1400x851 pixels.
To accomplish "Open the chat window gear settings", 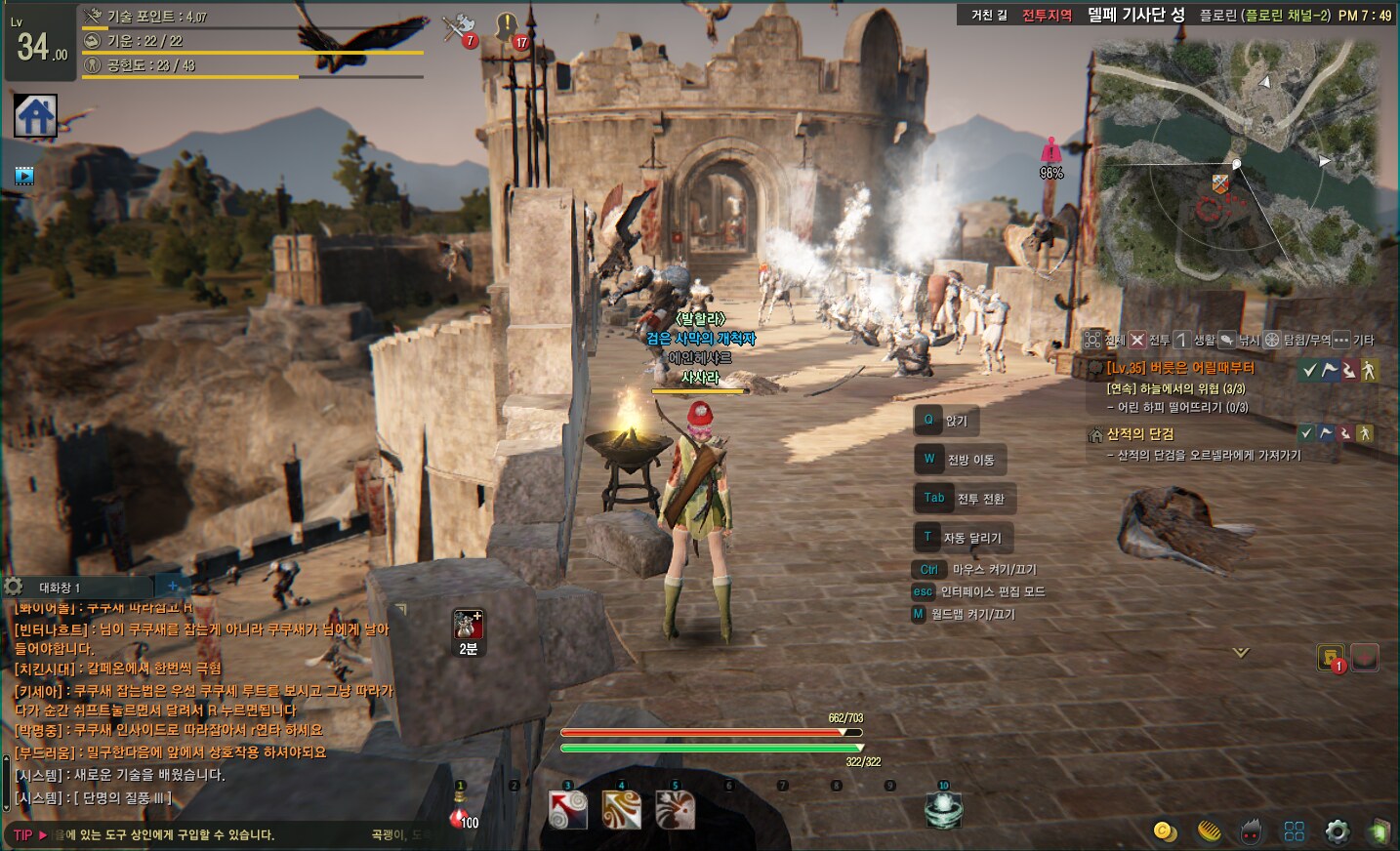I will pos(14,587).
